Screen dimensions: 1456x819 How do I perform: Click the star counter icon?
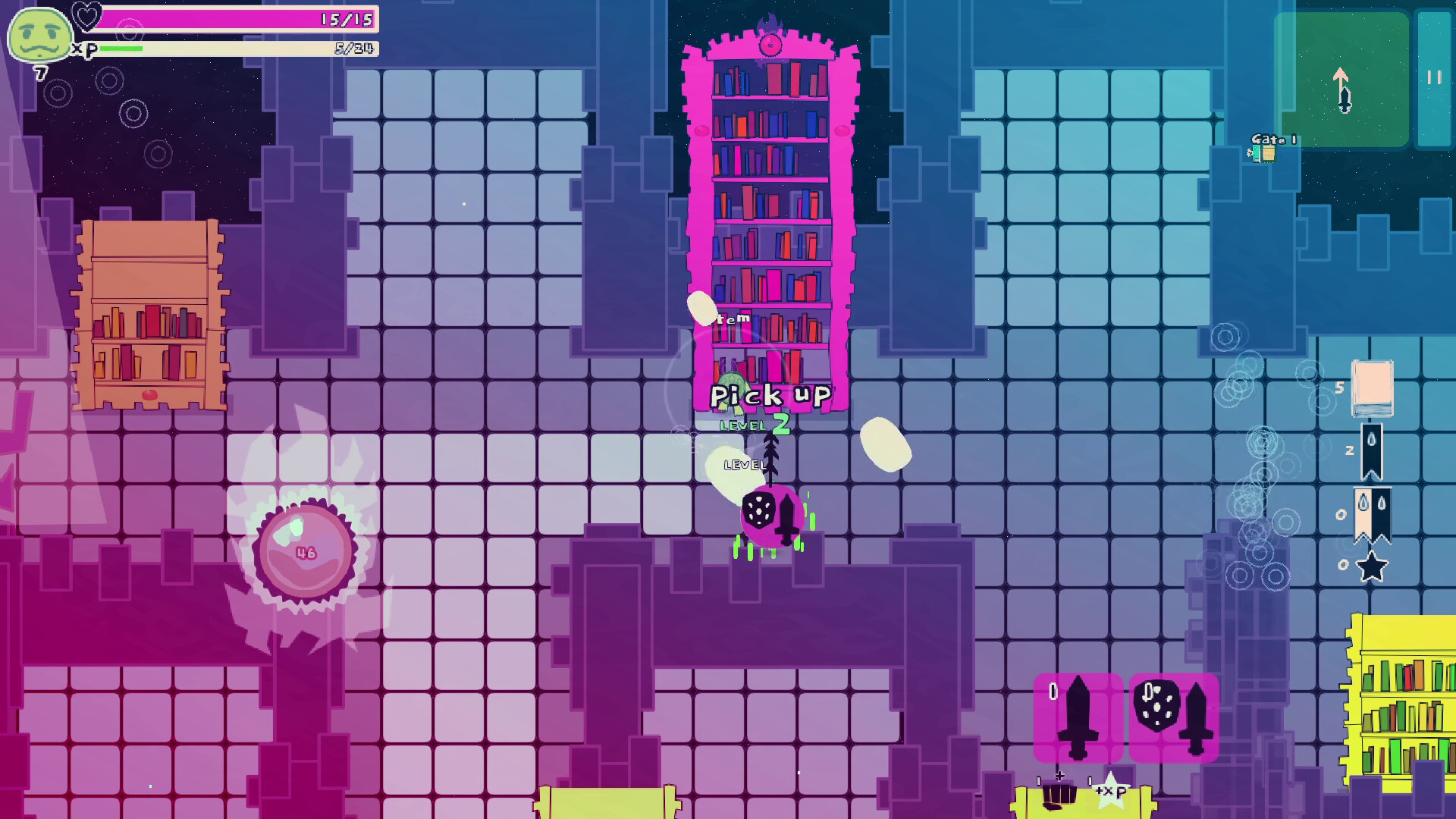click(x=1371, y=566)
